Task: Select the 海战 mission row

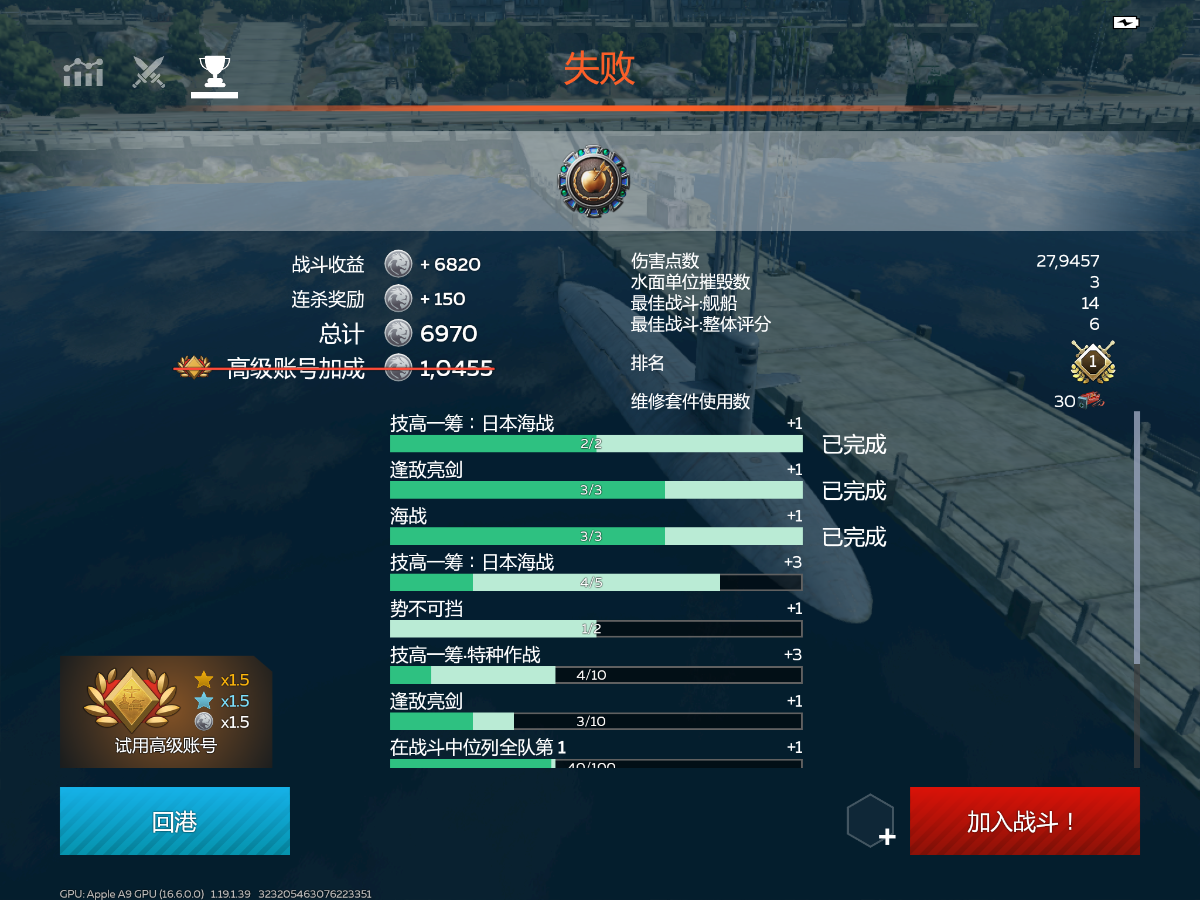Action: [595, 526]
